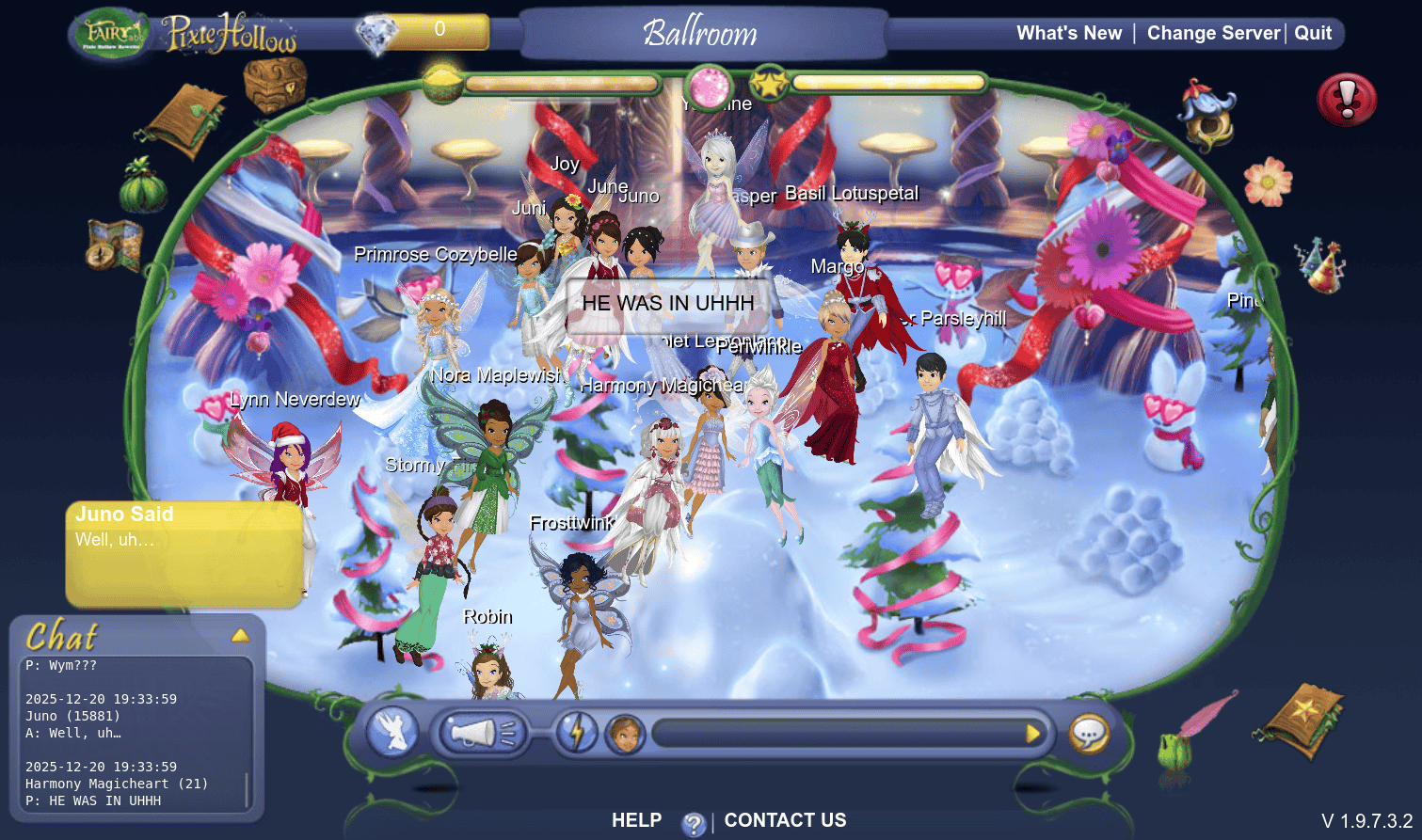Viewport: 1422px width, 840px height.
Task: Quit the game
Action: coord(1313,33)
